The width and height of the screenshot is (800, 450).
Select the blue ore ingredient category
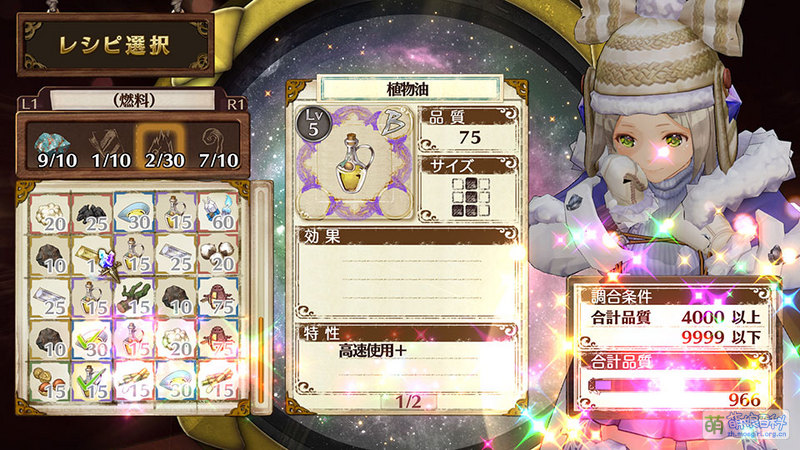coord(47,144)
